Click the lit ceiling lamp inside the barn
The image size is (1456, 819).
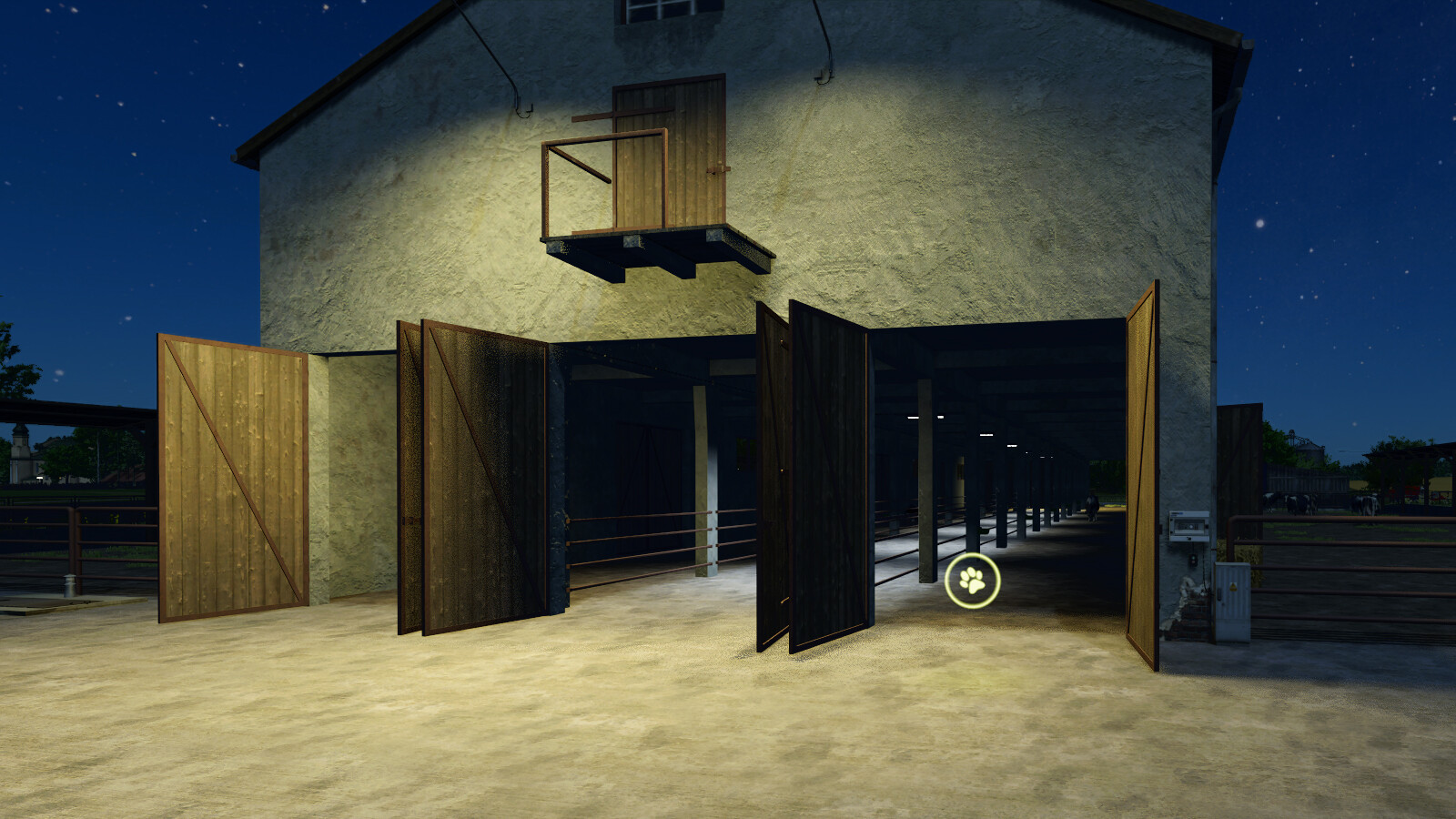pos(915,416)
